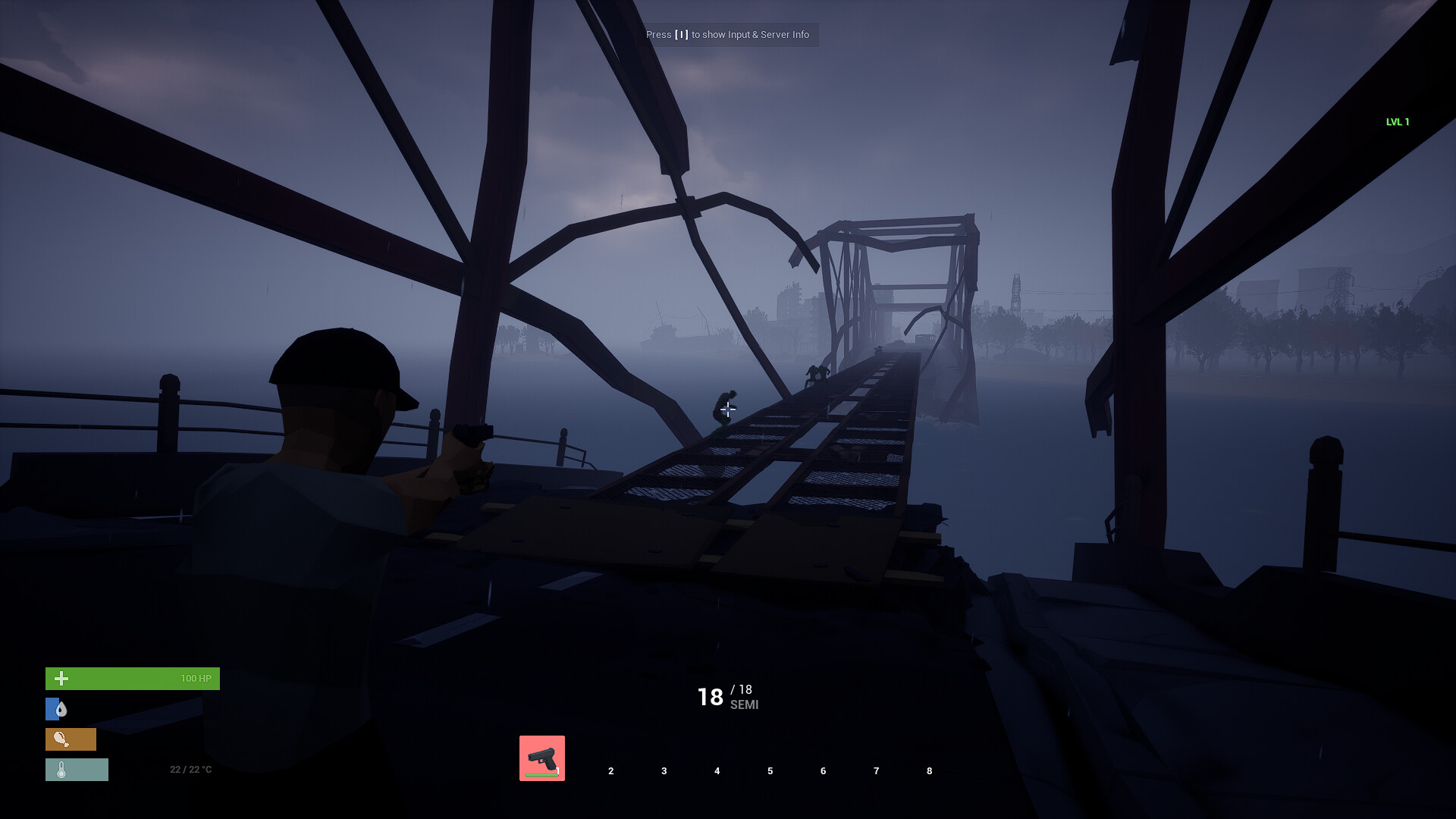
Task: Expand hotbar slot 2
Action: pyautogui.click(x=610, y=770)
